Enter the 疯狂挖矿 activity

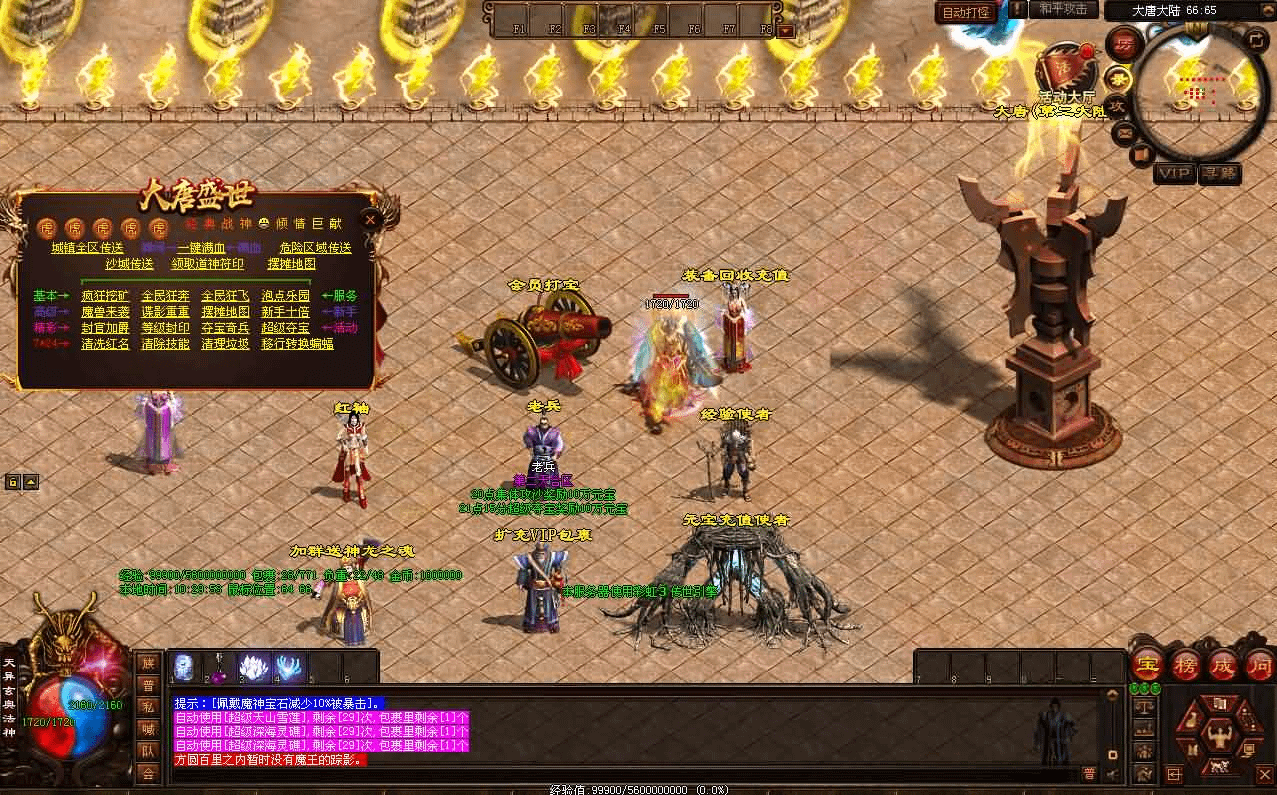click(105, 296)
